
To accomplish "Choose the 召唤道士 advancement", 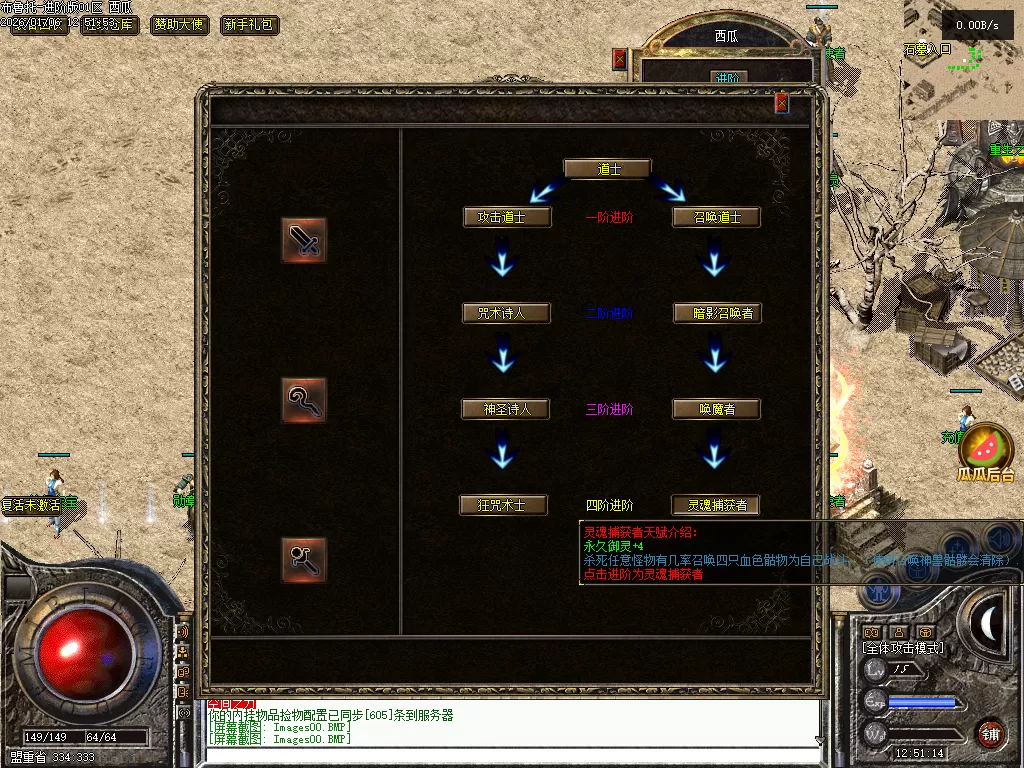I will pyautogui.click(x=717, y=217).
